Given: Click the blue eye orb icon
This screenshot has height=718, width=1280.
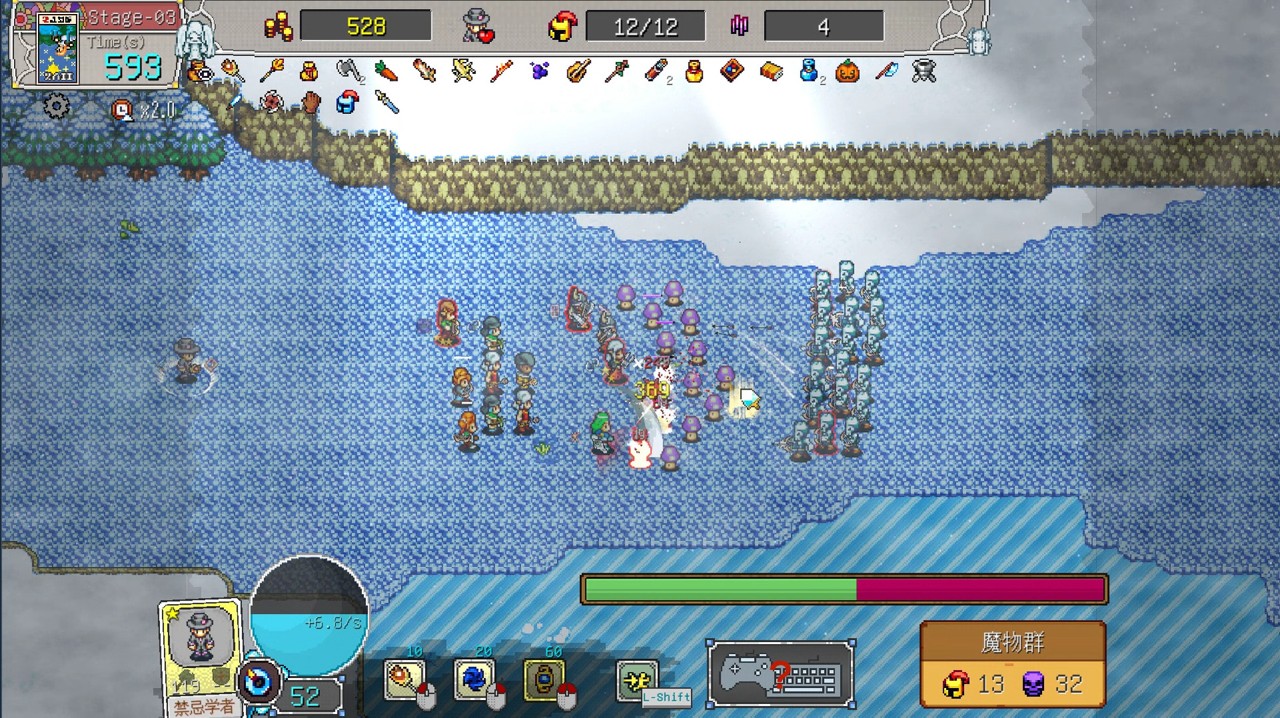Looking at the screenshot, I should point(258,683).
